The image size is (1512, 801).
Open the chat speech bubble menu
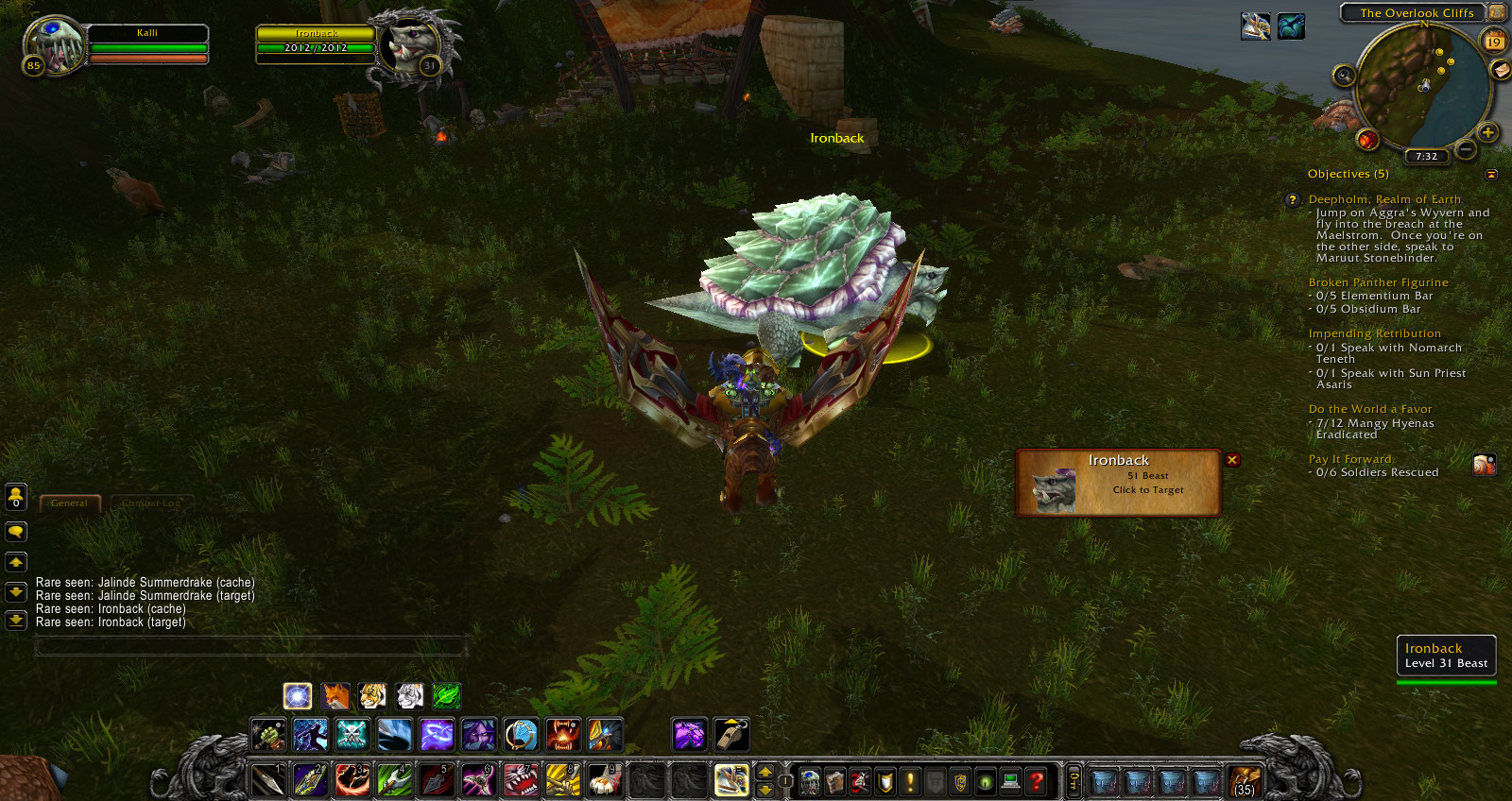16,532
